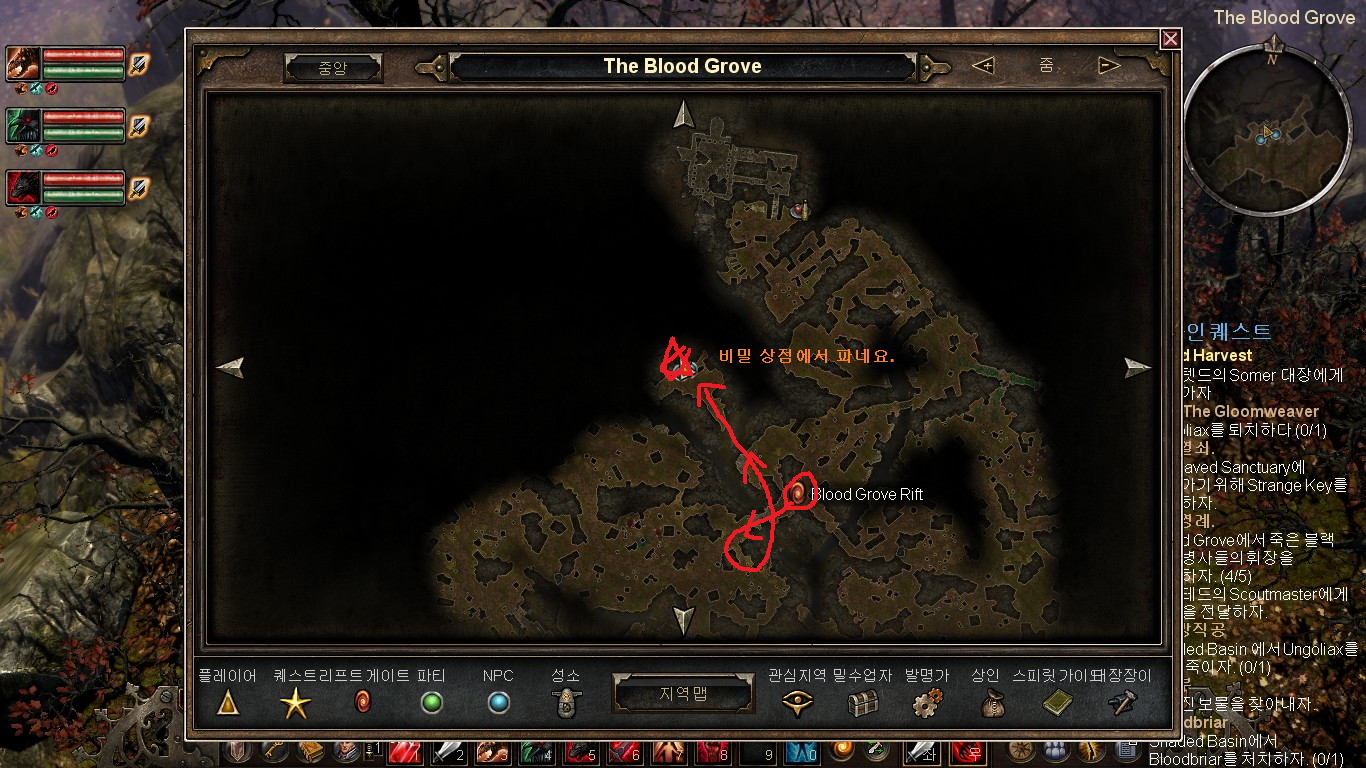
Task: Select the 플레이어 triangle legend icon
Action: (x=227, y=703)
